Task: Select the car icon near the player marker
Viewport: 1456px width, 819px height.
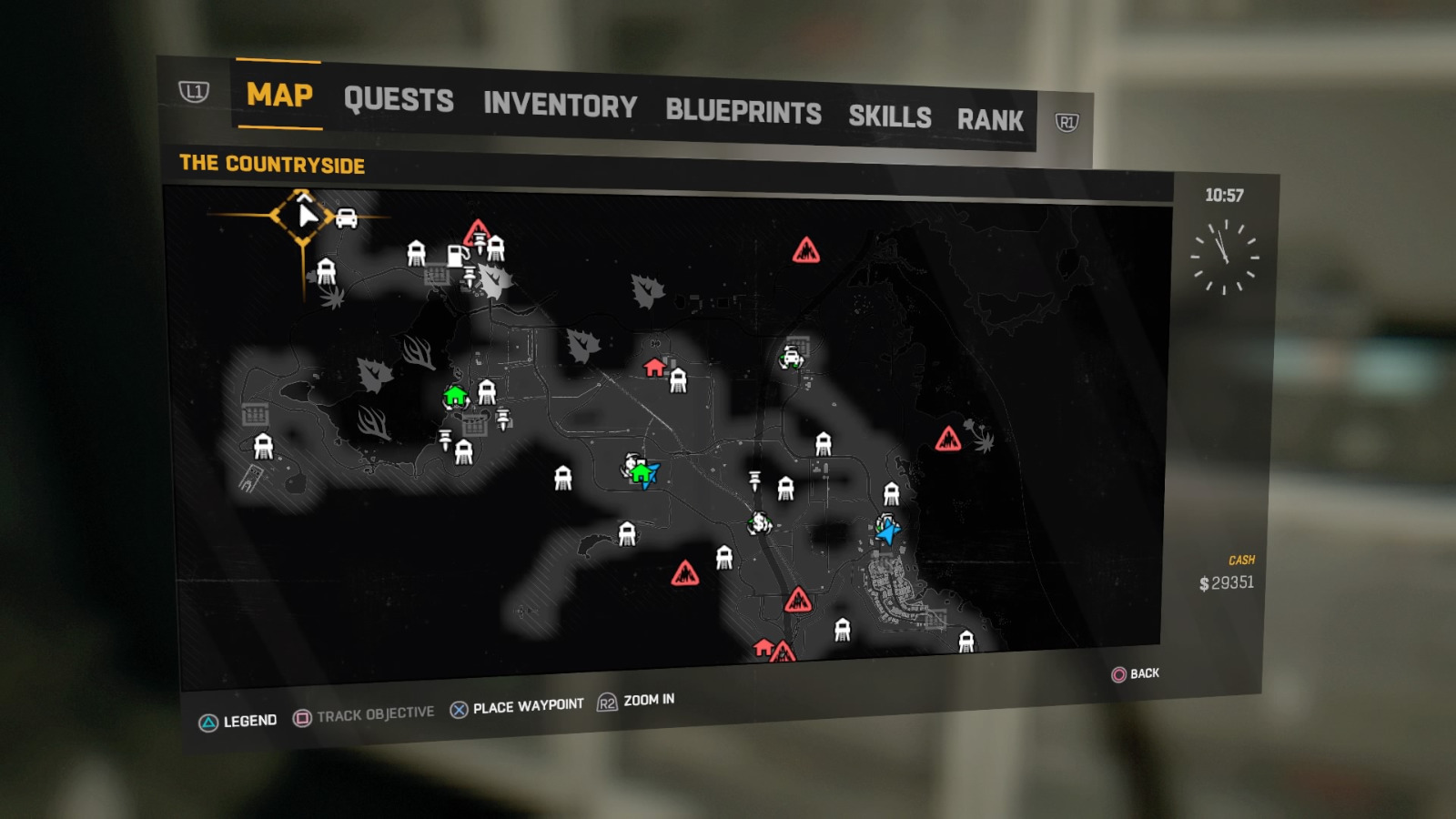Action: (346, 220)
